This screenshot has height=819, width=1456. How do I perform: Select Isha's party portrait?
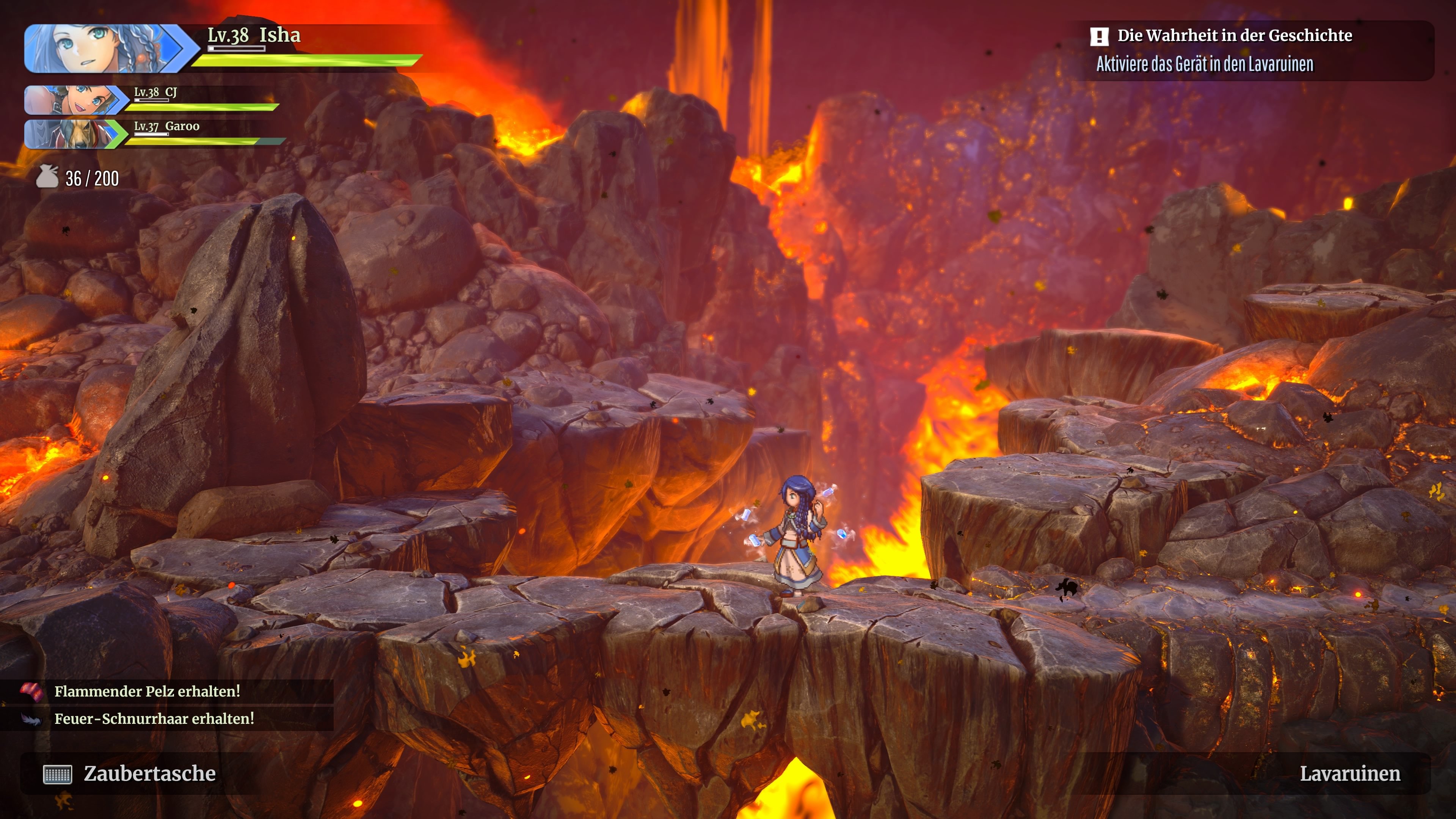tap(105, 49)
